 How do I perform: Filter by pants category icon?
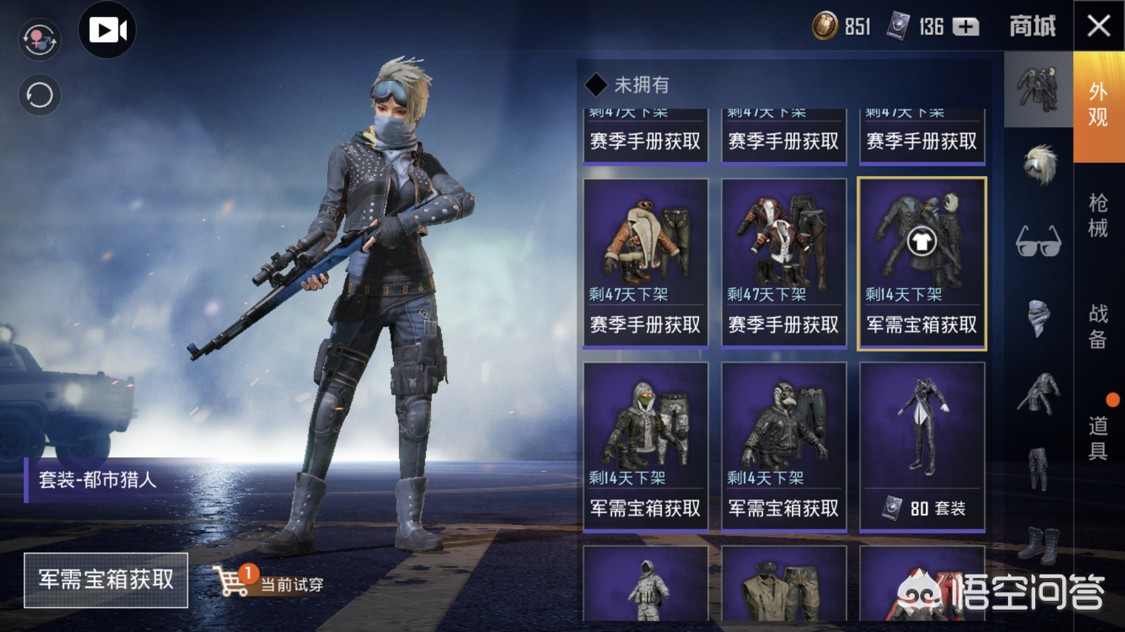click(x=1038, y=468)
